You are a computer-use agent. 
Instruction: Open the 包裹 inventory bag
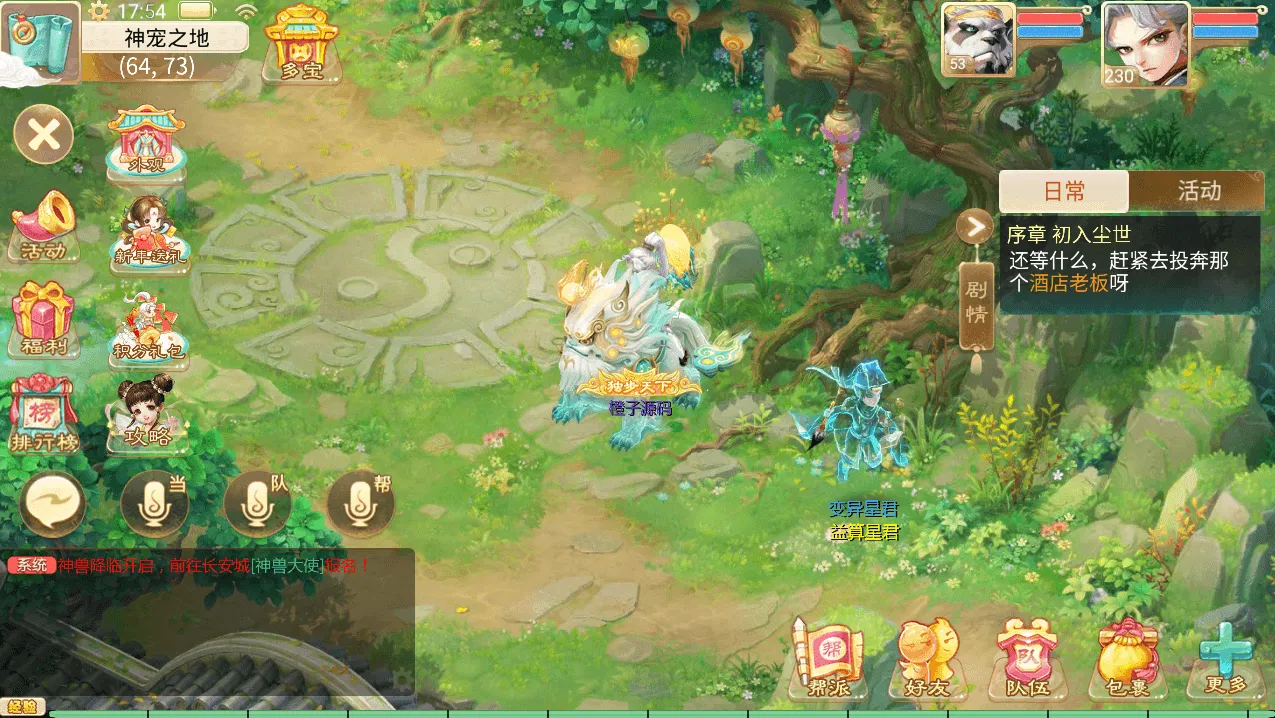point(1128,657)
